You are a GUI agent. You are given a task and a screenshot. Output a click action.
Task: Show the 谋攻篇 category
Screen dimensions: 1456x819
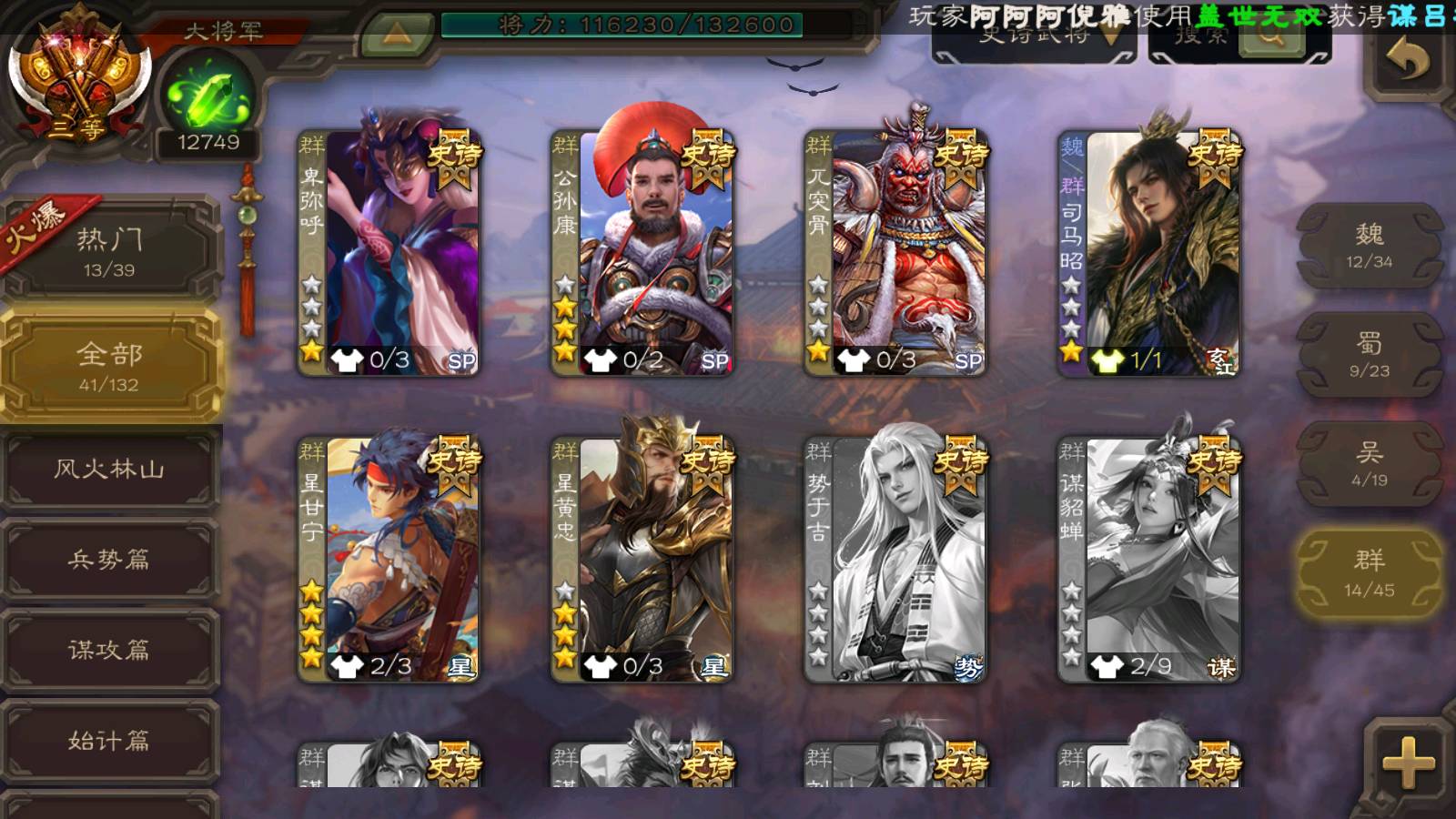109,649
